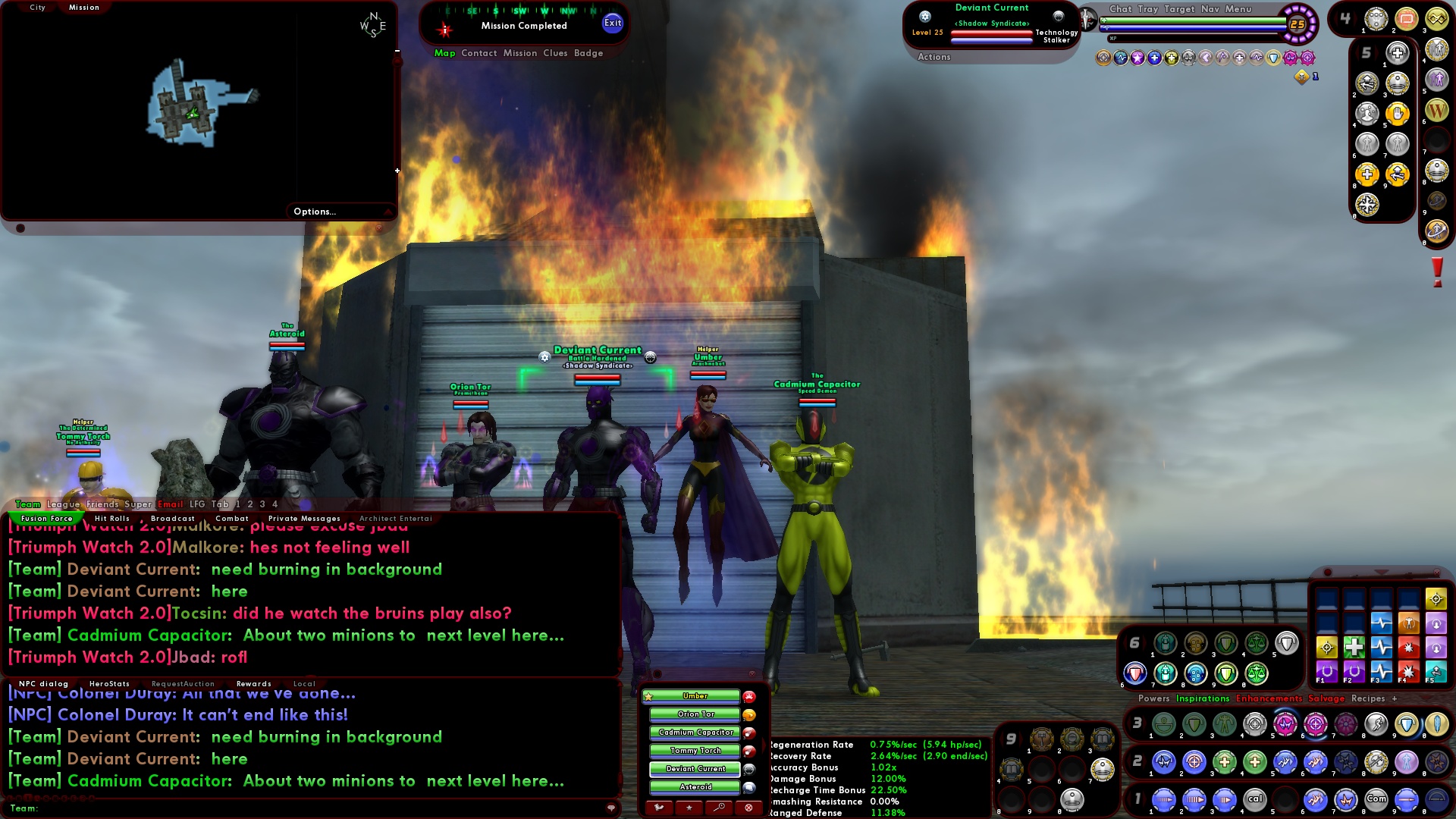
Task: Select Deviant Current in the team member list
Action: pos(695,769)
